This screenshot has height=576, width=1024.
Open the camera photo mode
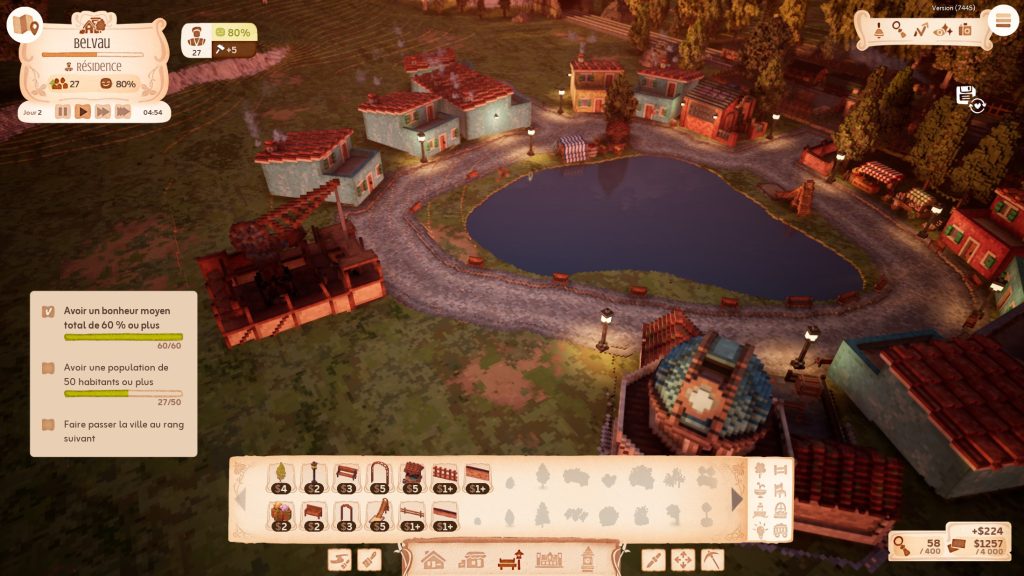965,30
